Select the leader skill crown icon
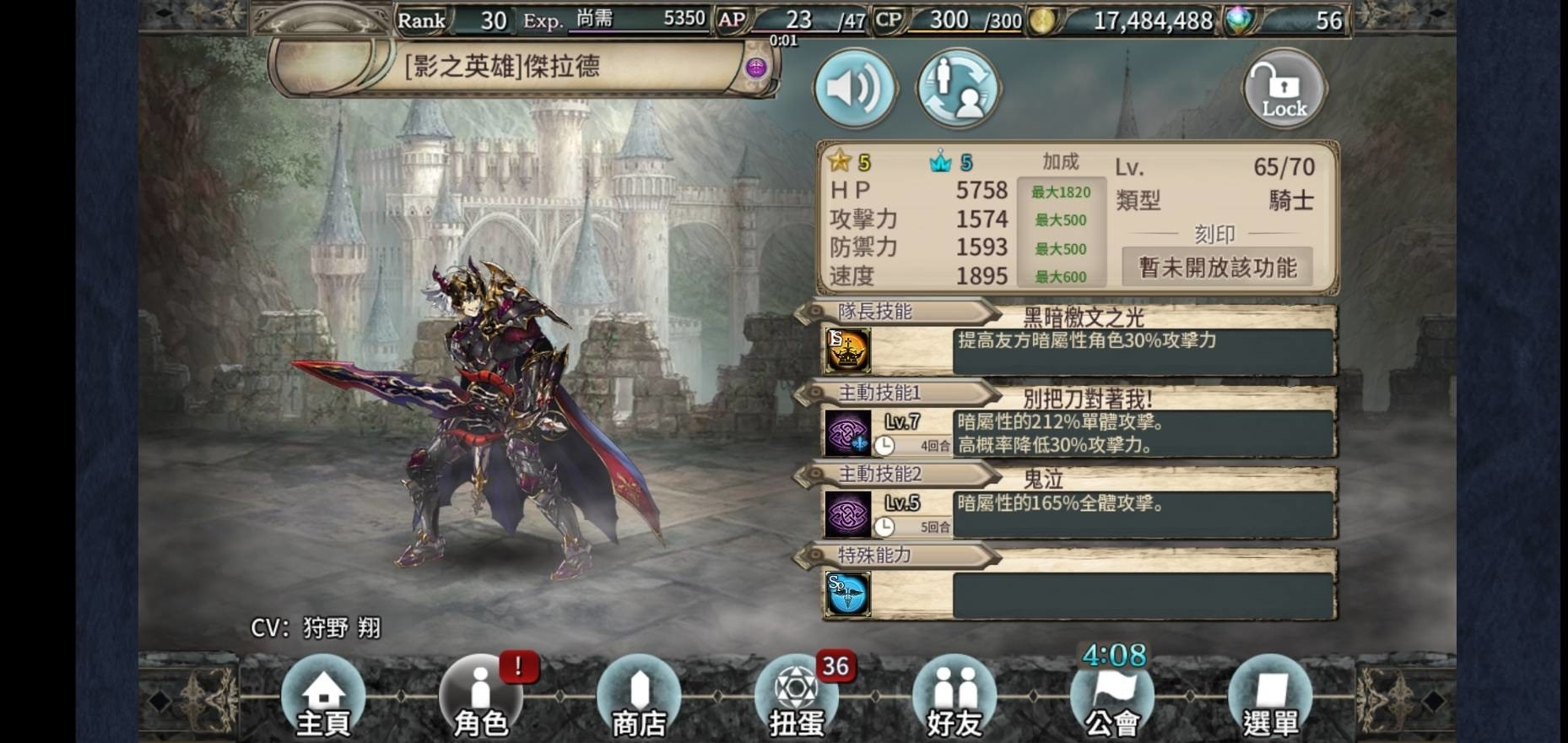The width and height of the screenshot is (1568, 743). (x=847, y=350)
